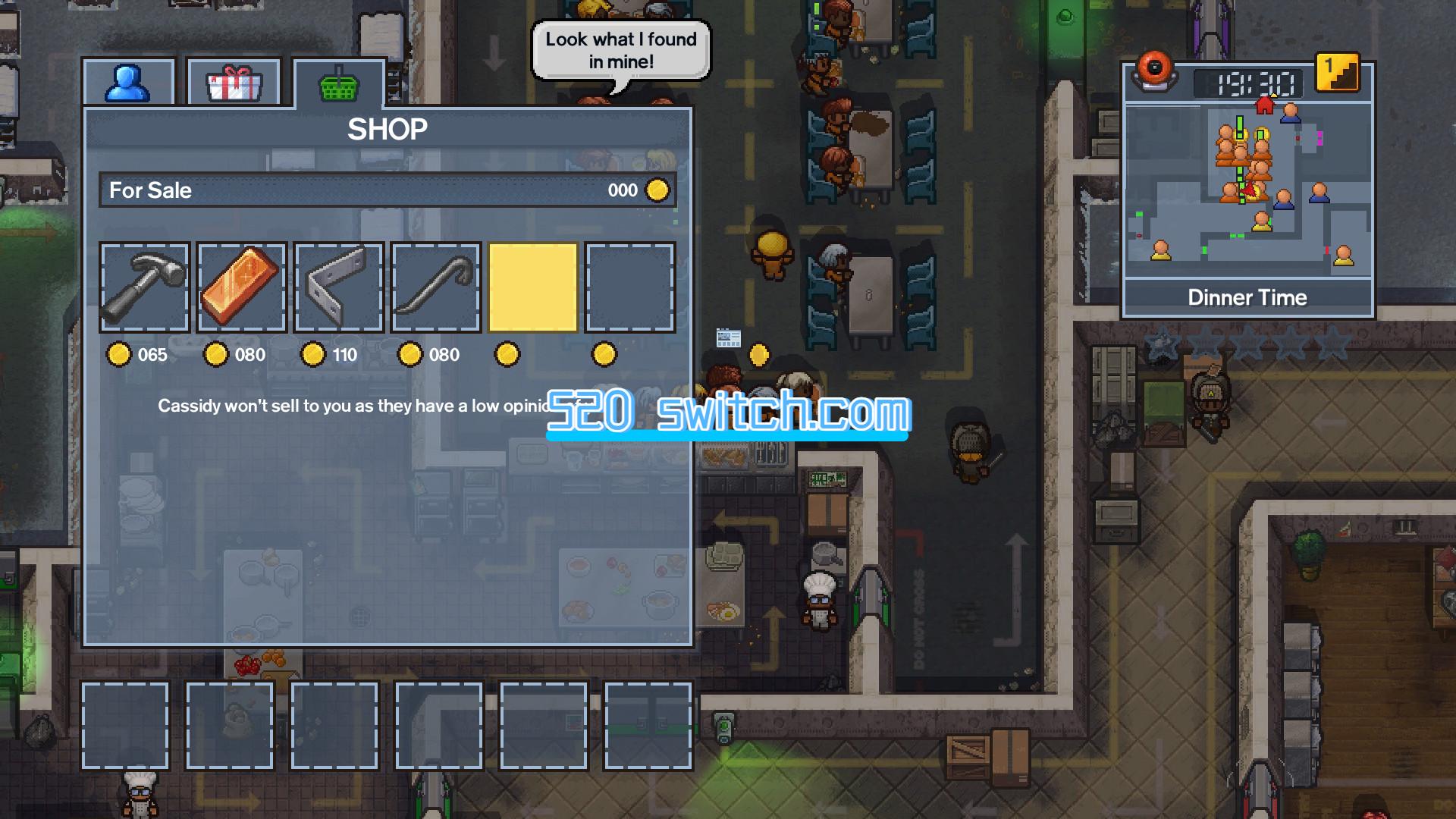The height and width of the screenshot is (819, 1456).
Task: Click the coin icon under the hammer's 065 price
Action: (x=120, y=354)
